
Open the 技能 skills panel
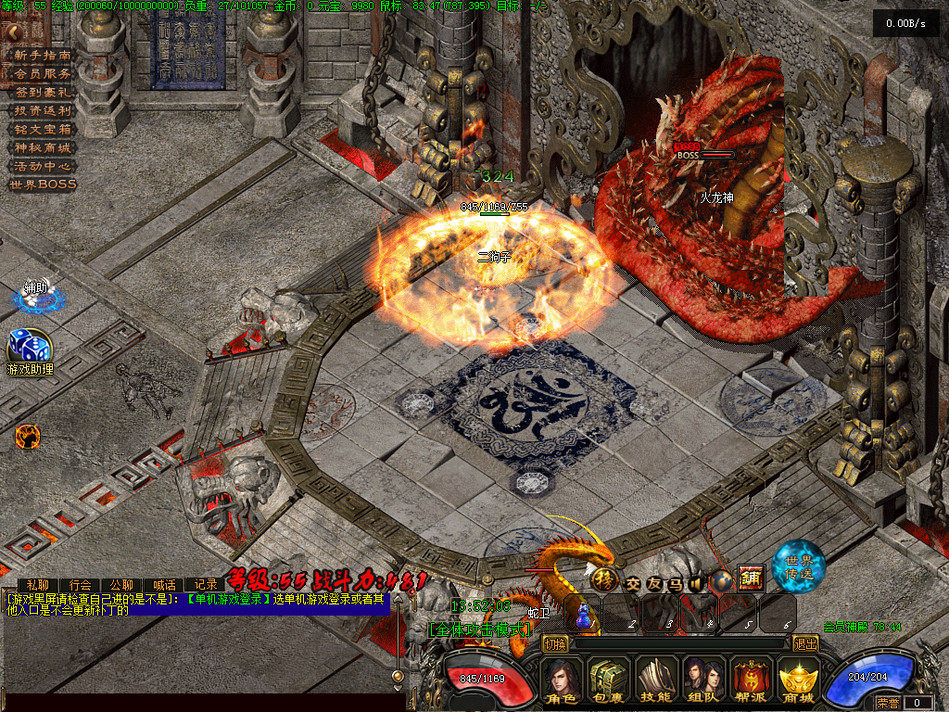click(658, 682)
